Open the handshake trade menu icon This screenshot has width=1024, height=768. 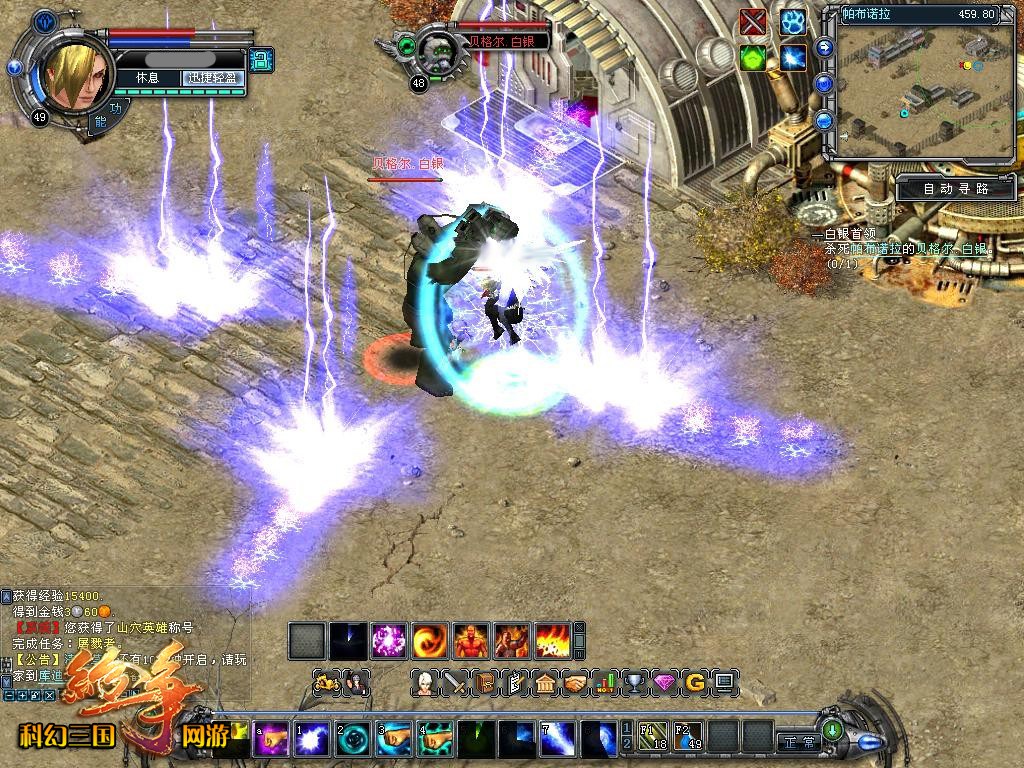point(575,683)
